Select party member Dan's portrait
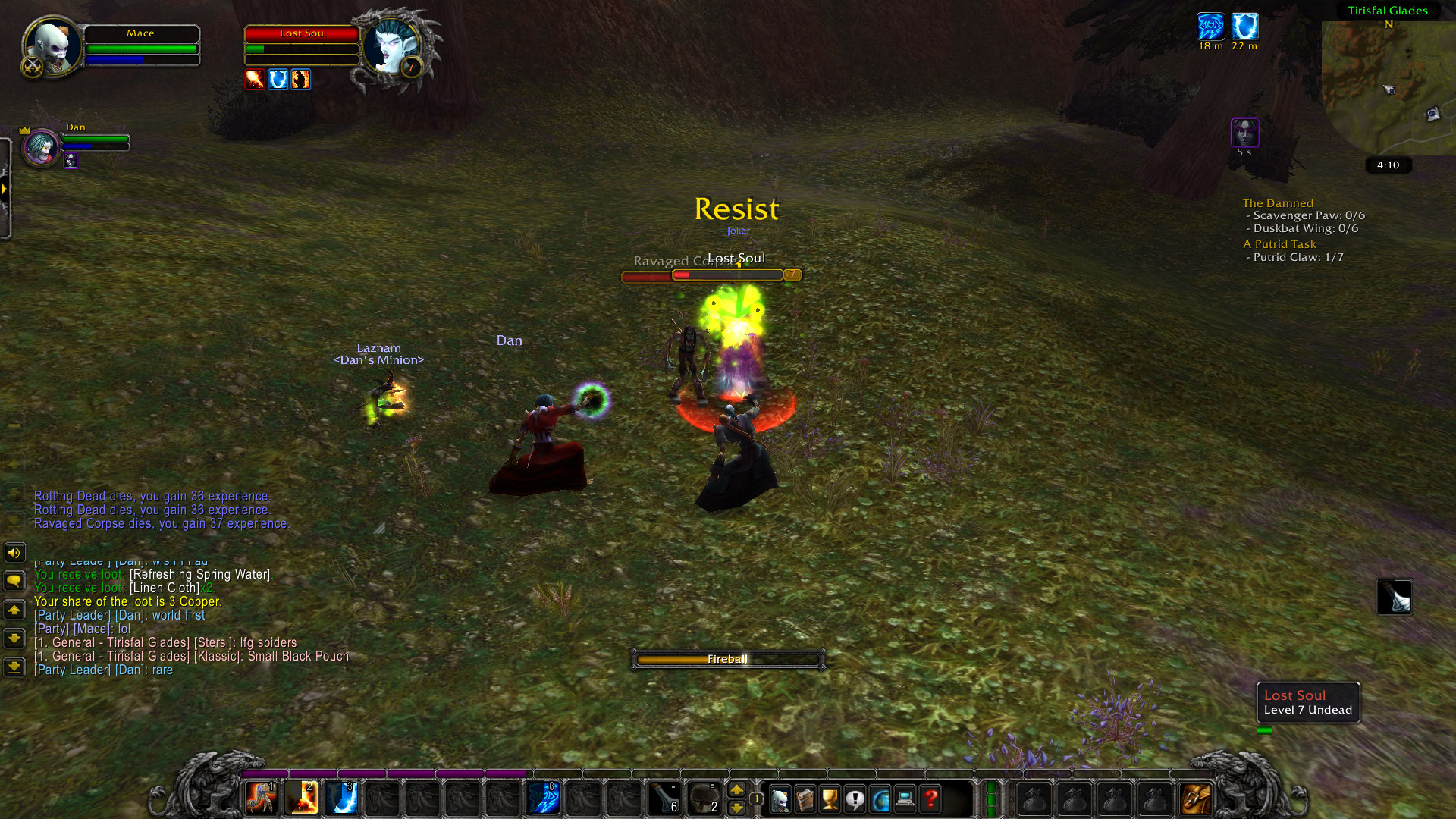1456x819 pixels. [40, 146]
